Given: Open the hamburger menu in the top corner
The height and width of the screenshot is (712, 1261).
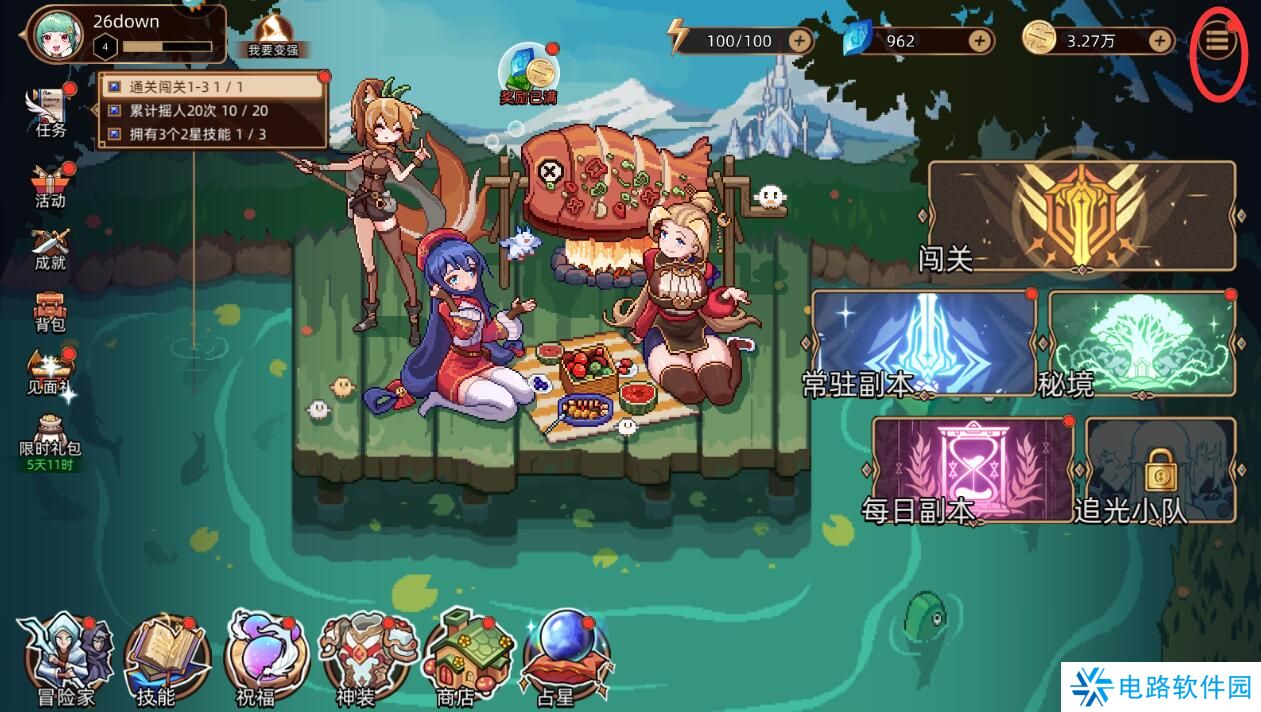Looking at the screenshot, I should tap(1217, 42).
